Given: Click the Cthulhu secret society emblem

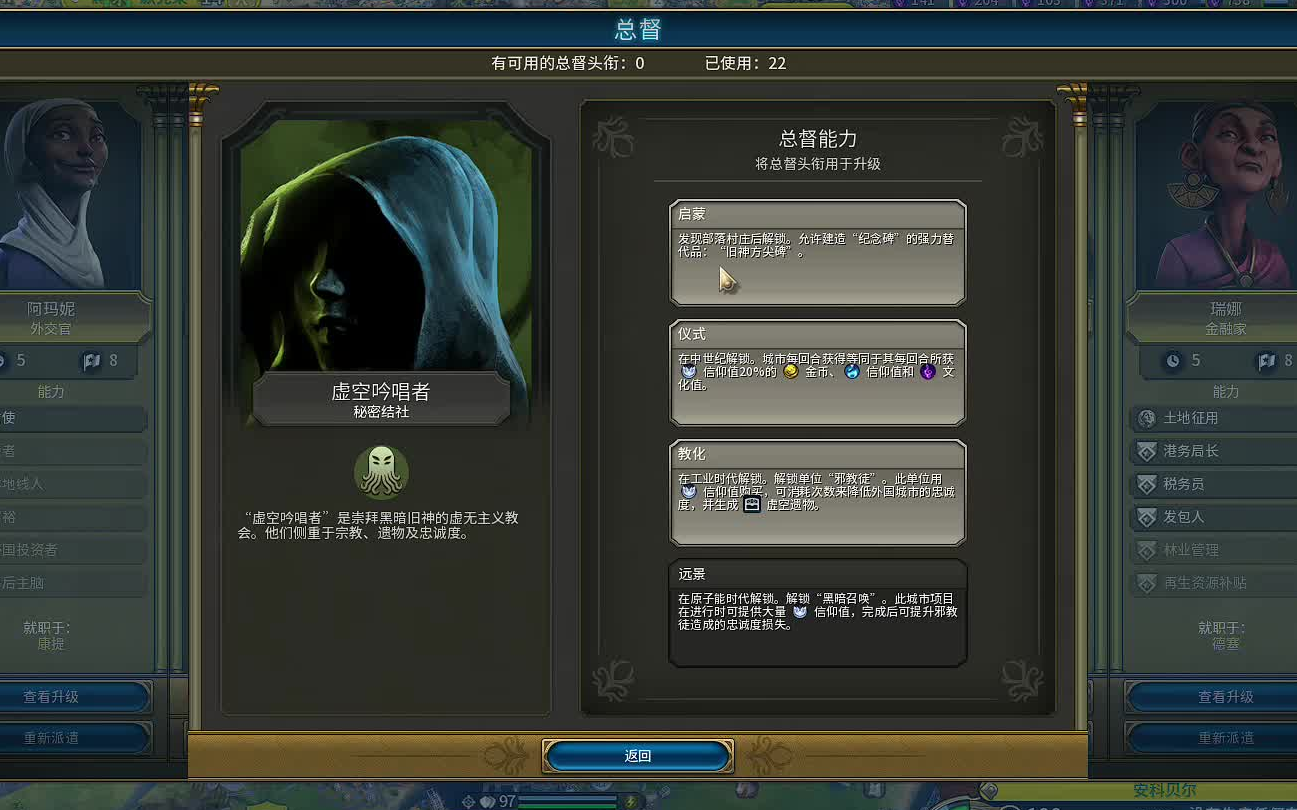Looking at the screenshot, I should click(384, 471).
